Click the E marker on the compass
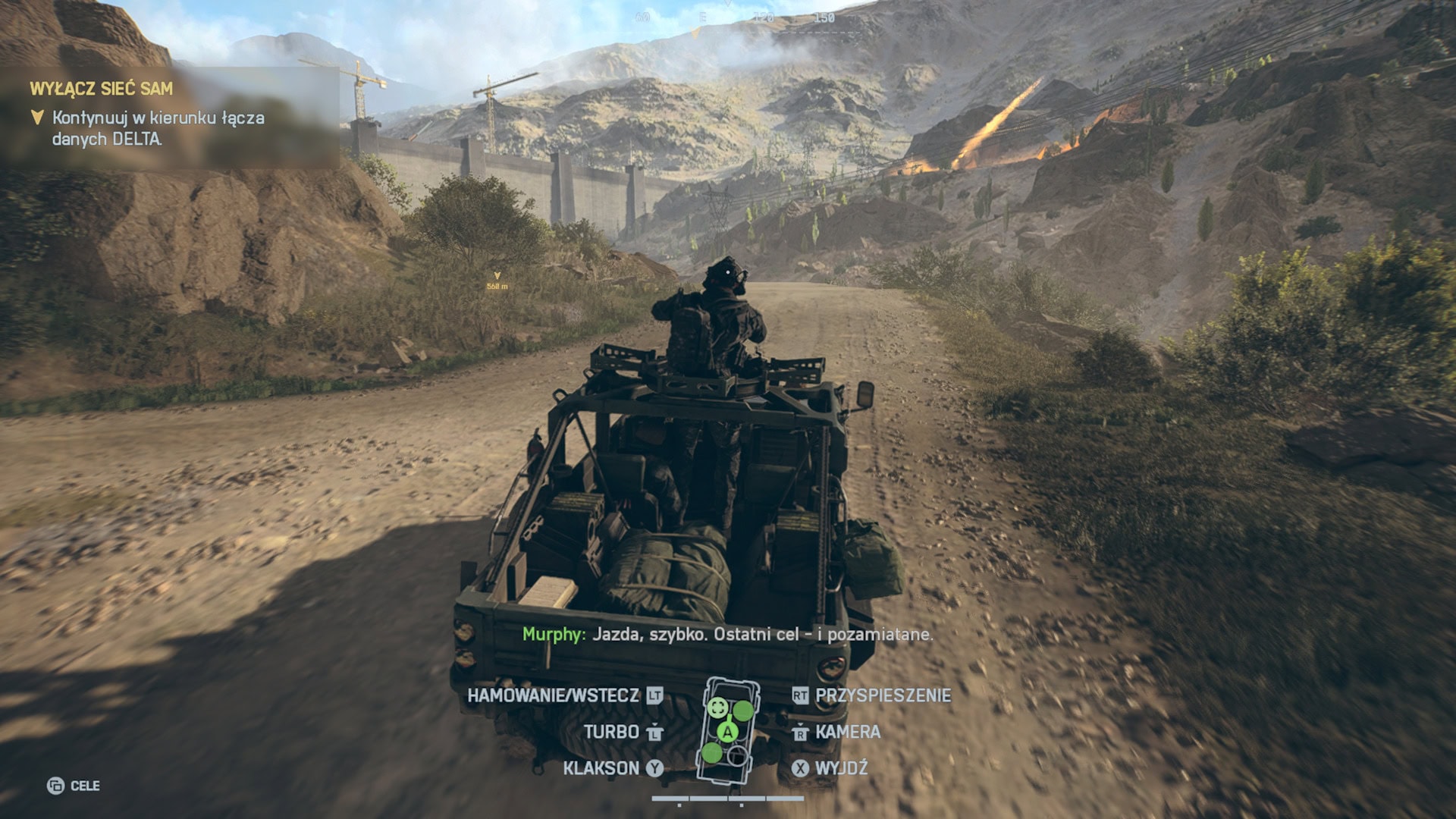Screen dimensions: 1456x819 point(703,18)
